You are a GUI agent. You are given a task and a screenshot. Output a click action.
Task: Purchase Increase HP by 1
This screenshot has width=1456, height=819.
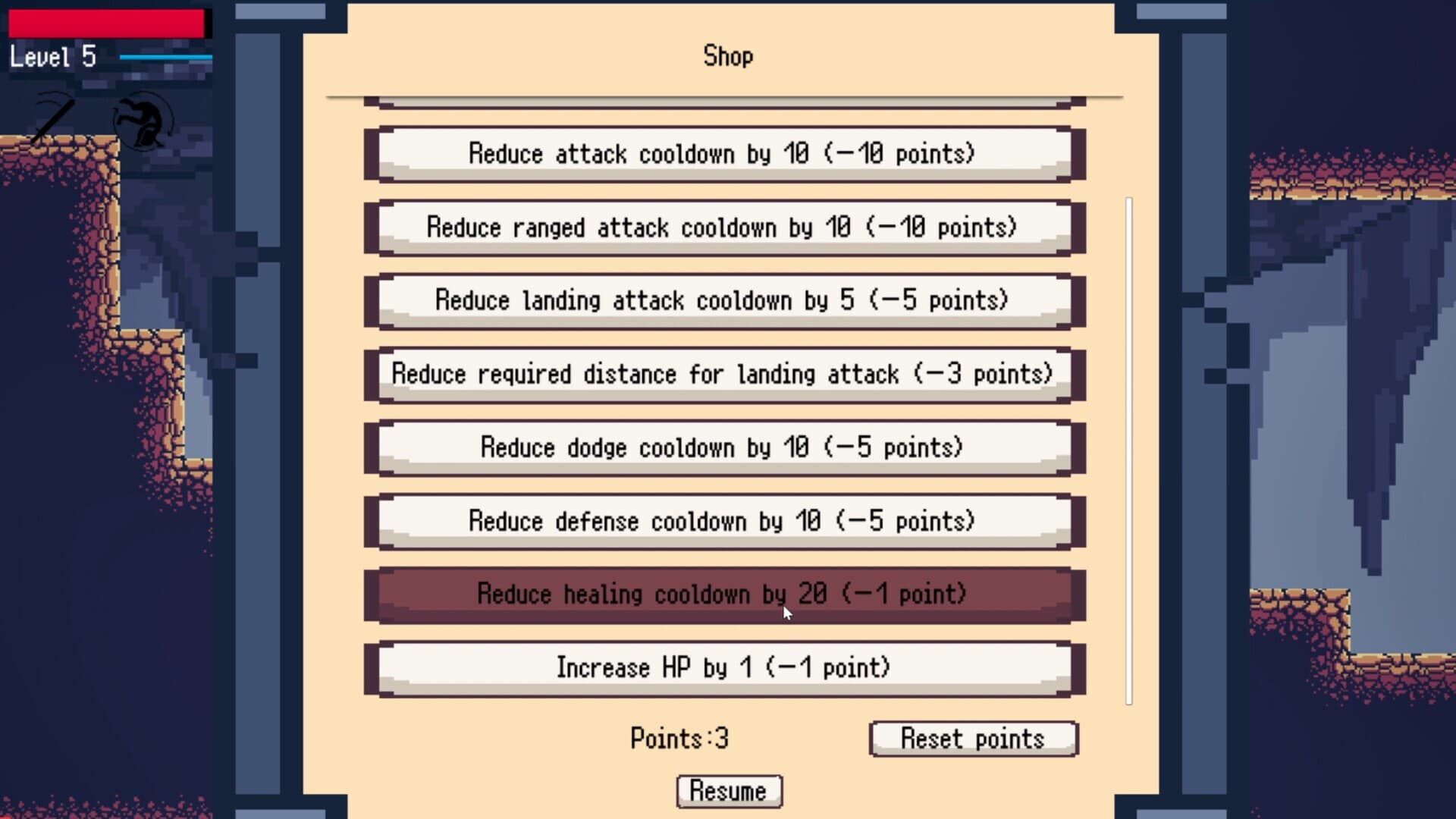[723, 668]
